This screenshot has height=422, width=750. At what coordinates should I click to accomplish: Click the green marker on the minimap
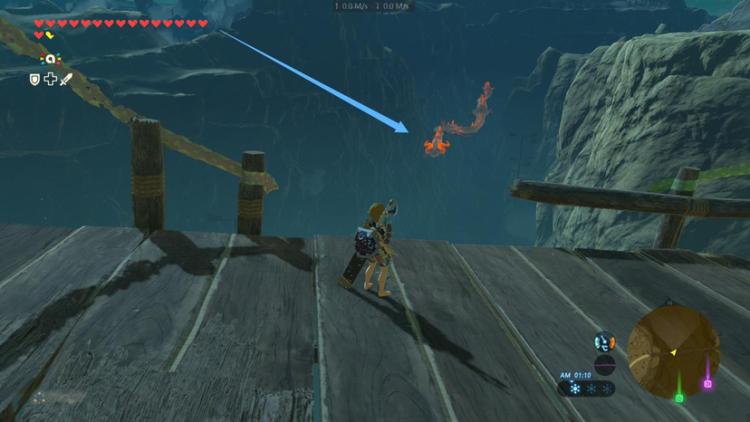pyautogui.click(x=679, y=397)
